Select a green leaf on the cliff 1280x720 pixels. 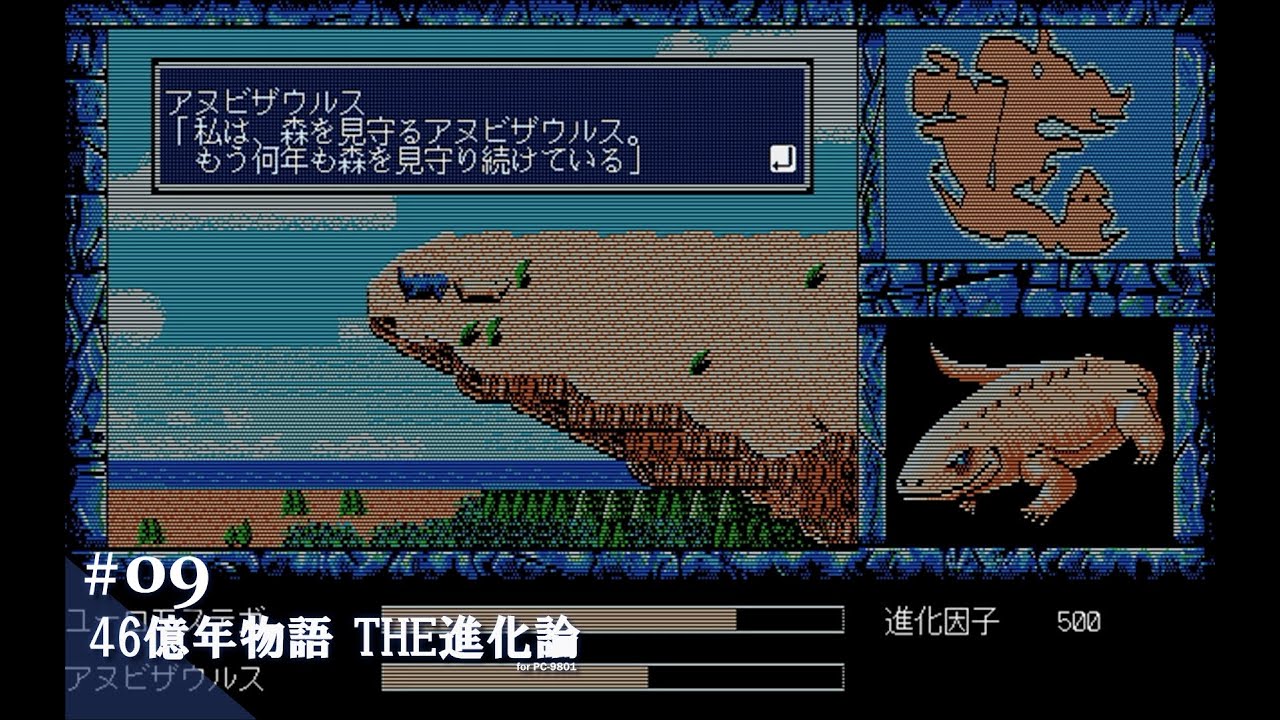click(x=491, y=330)
